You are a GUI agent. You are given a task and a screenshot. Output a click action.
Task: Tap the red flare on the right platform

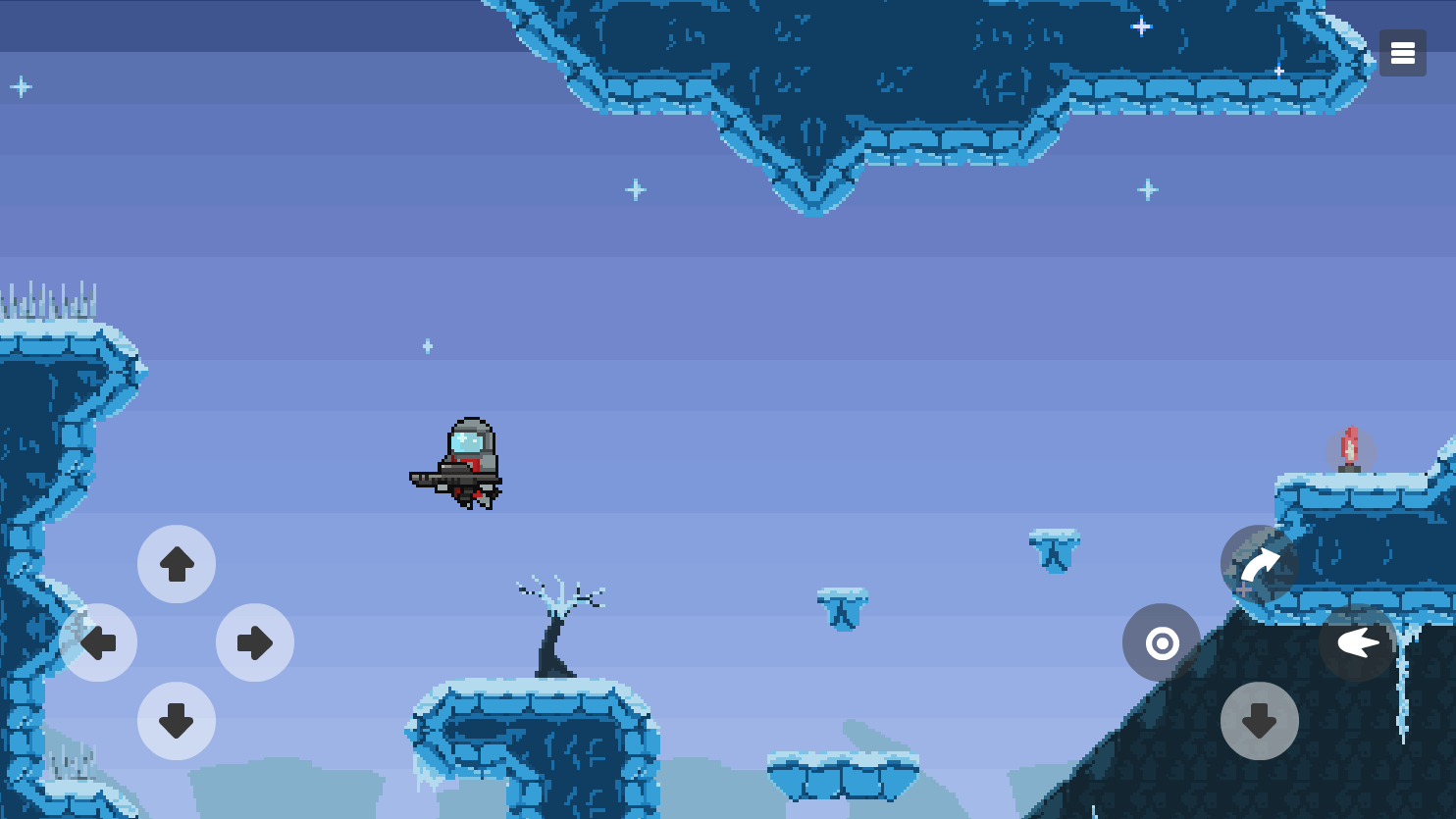point(1350,448)
